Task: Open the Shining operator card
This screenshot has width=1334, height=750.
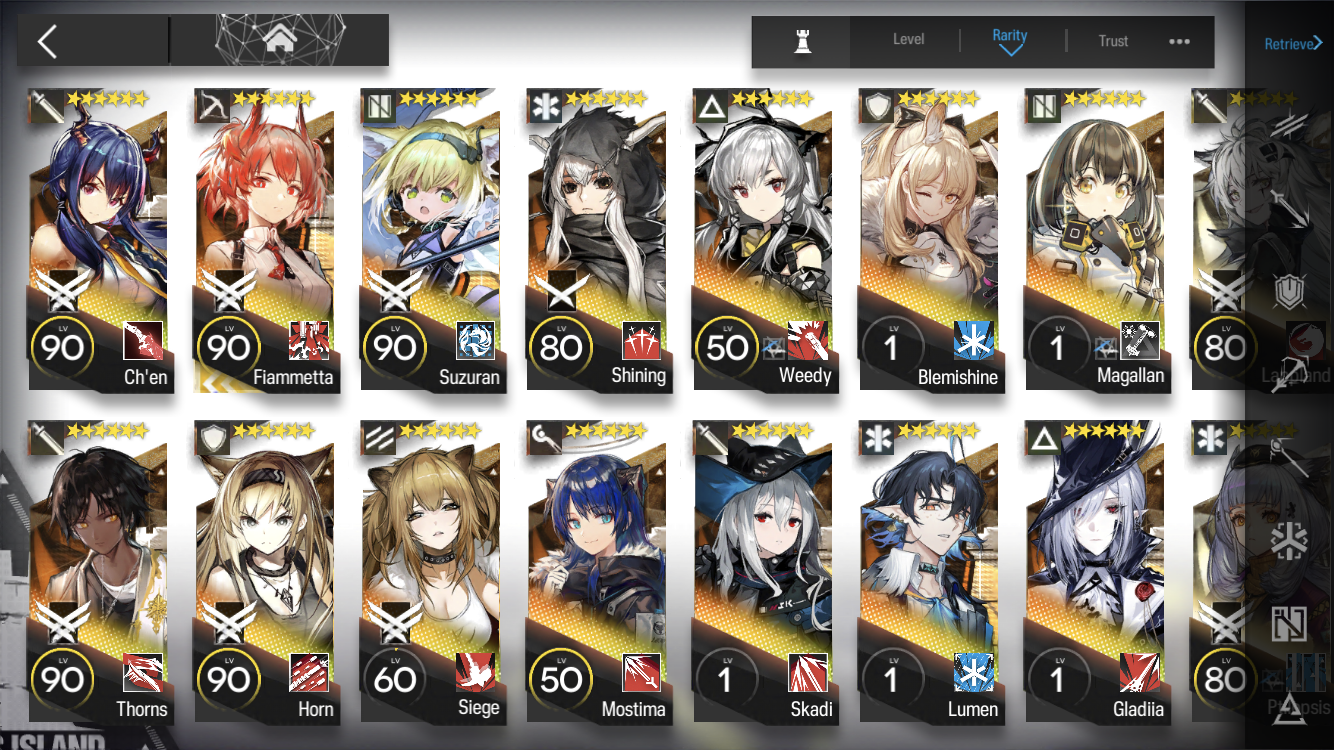Action: tap(598, 240)
